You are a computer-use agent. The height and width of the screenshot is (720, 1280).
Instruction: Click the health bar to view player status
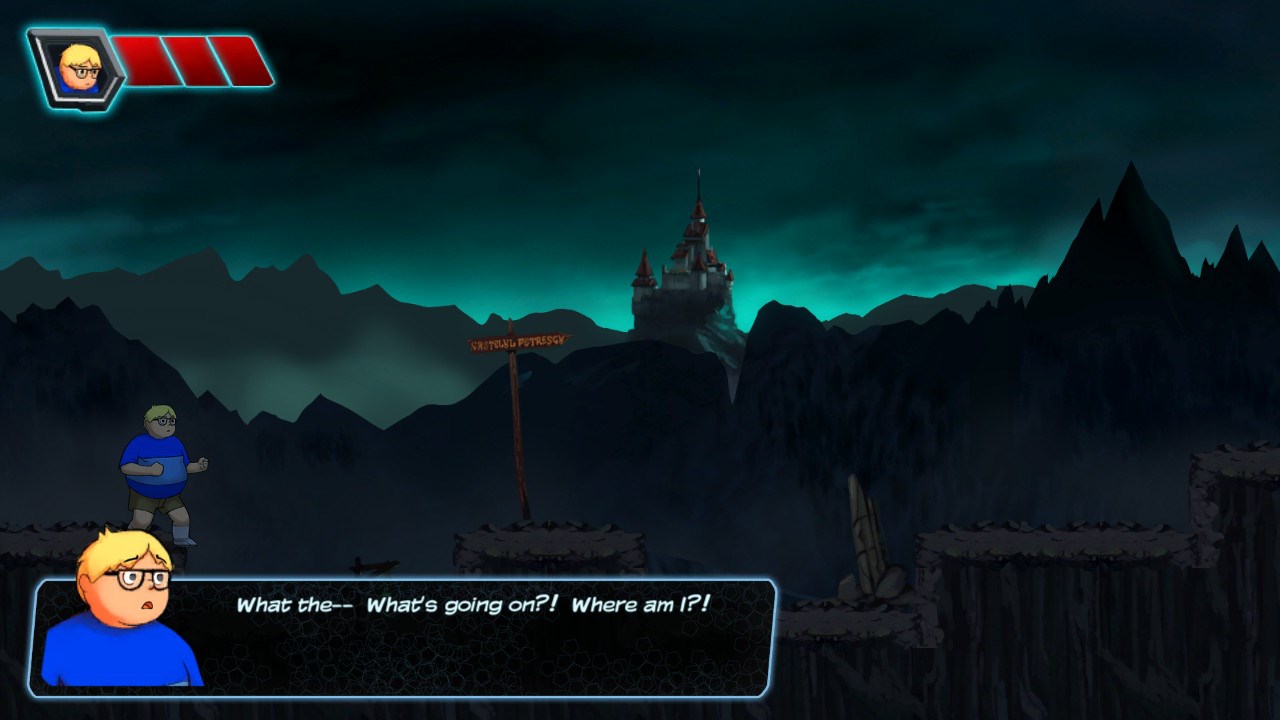click(x=195, y=58)
